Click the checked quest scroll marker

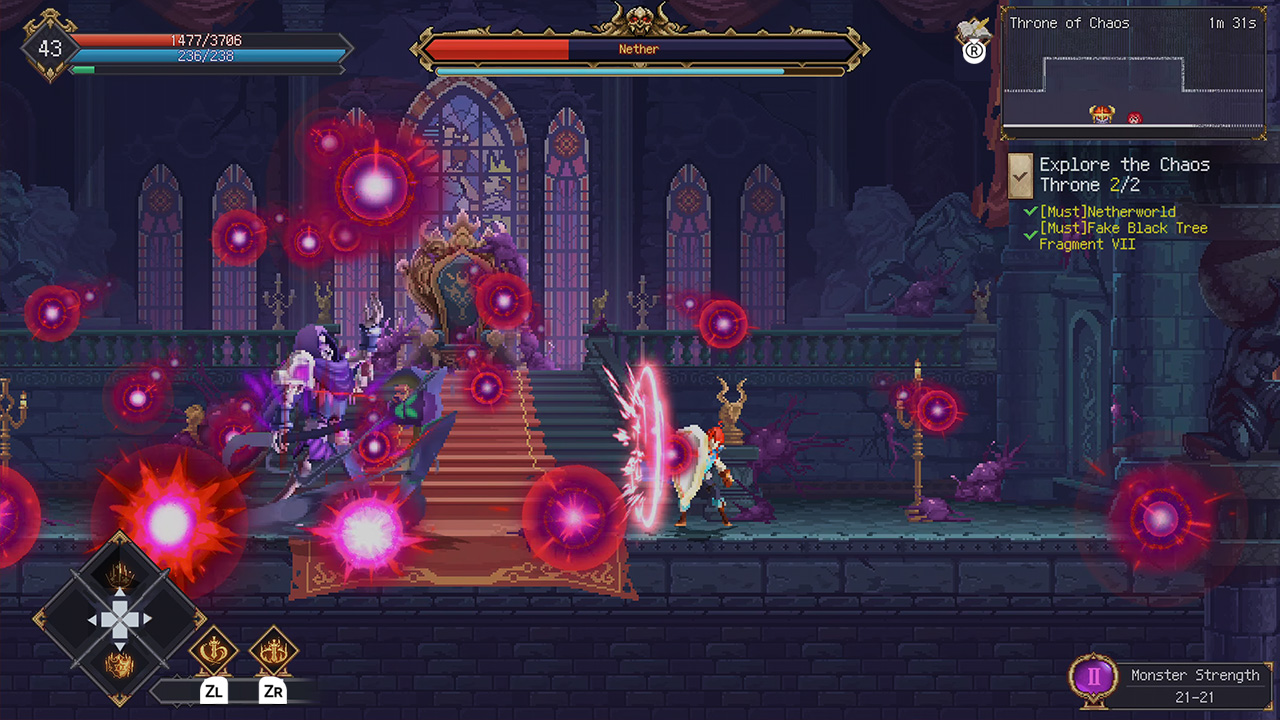tap(1021, 176)
